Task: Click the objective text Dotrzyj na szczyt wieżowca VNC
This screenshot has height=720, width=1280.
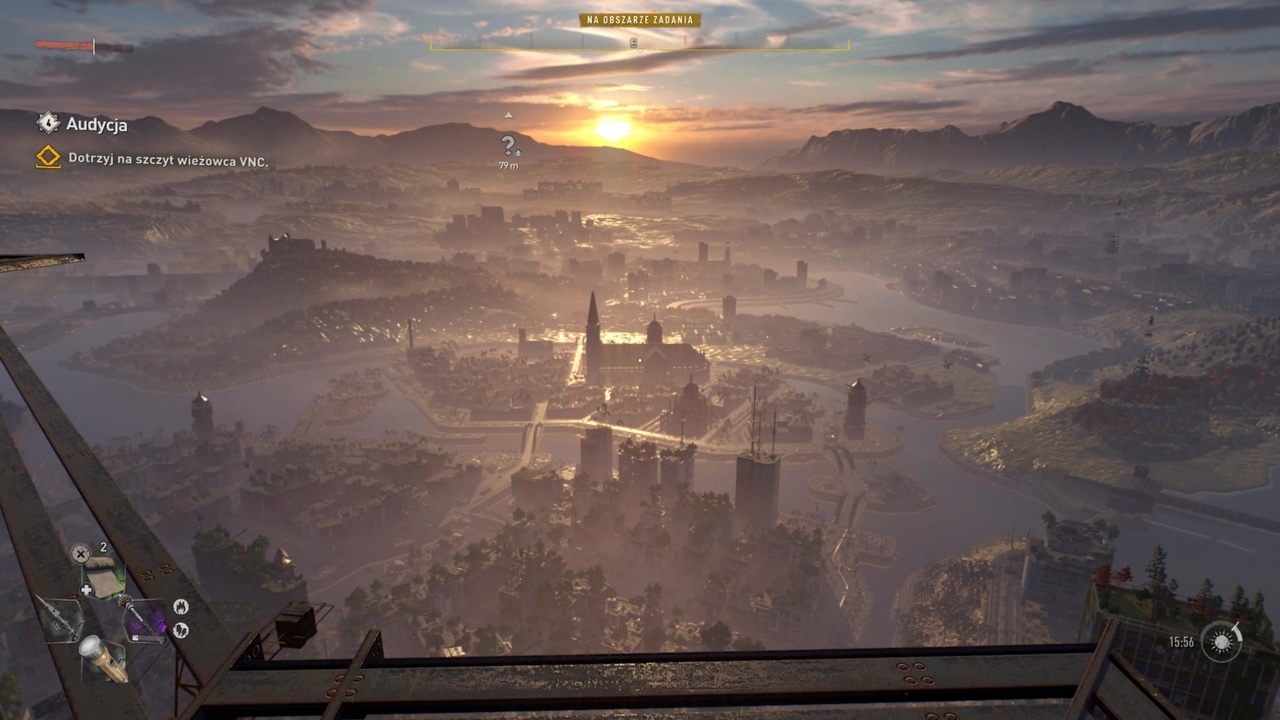Action: (x=171, y=156)
